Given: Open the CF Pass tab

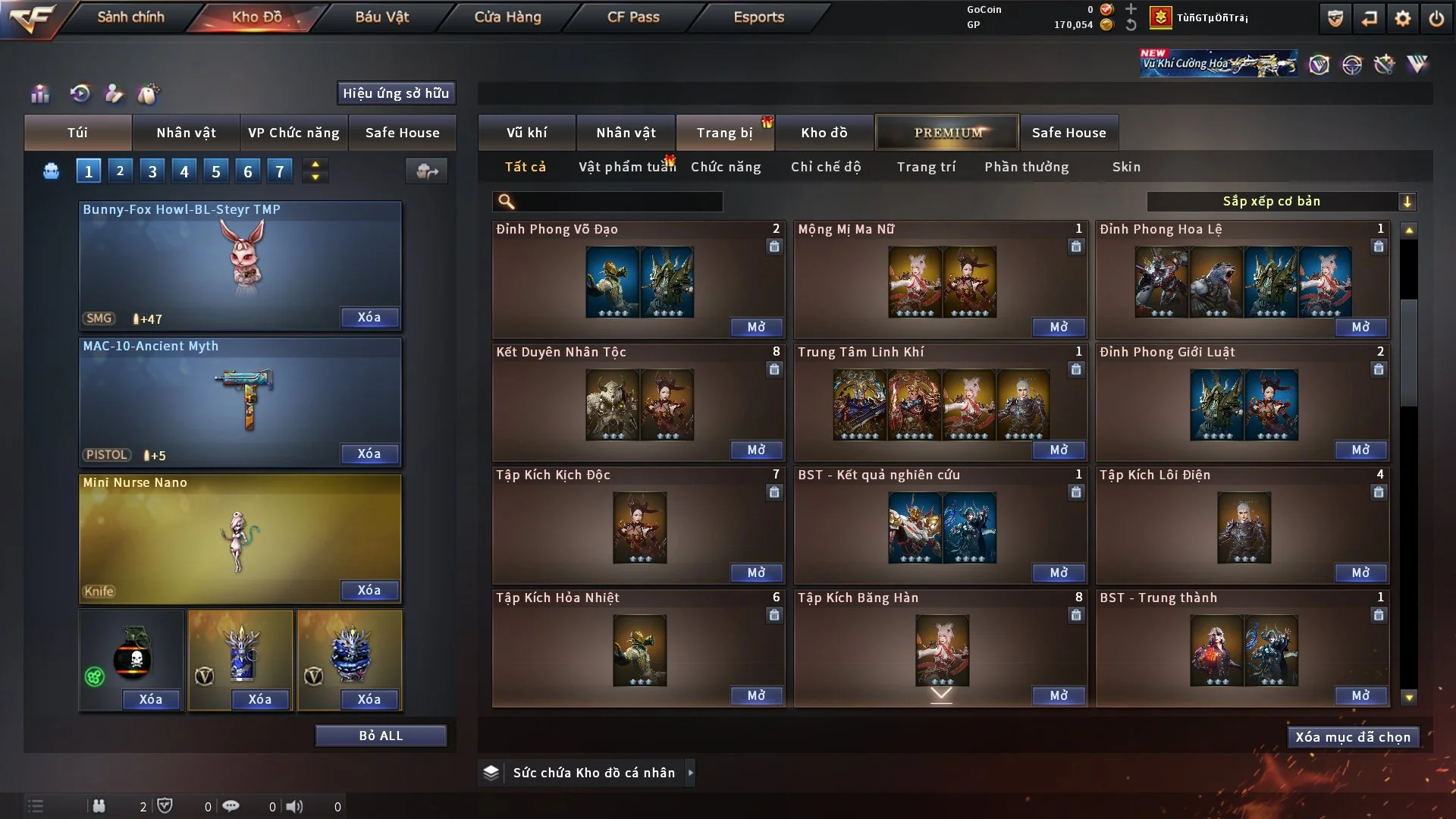Looking at the screenshot, I should (x=633, y=17).
